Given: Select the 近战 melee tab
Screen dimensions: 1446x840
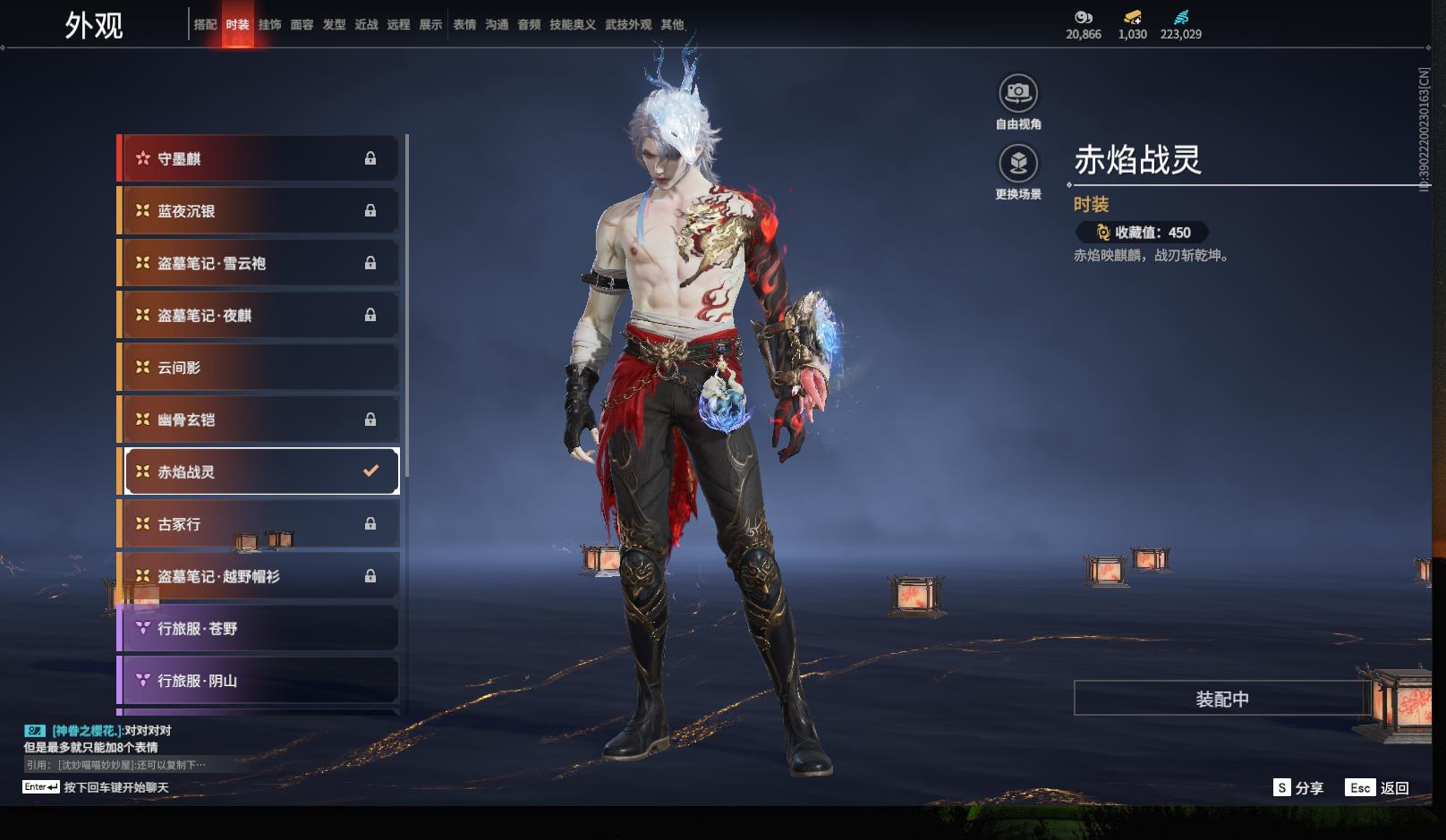Looking at the screenshot, I should tap(366, 24).
